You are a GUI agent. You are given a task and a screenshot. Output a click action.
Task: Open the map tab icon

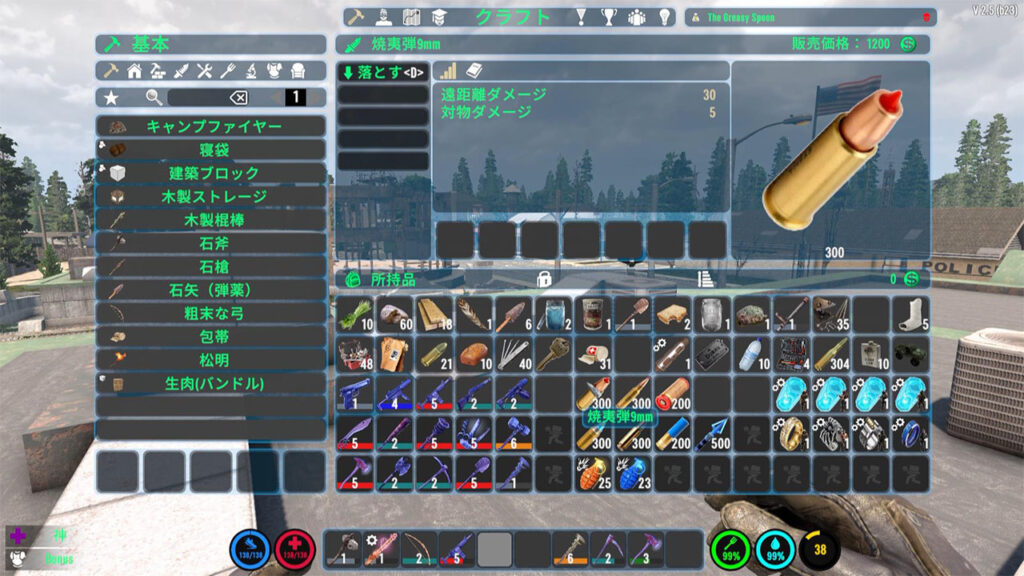coord(411,17)
